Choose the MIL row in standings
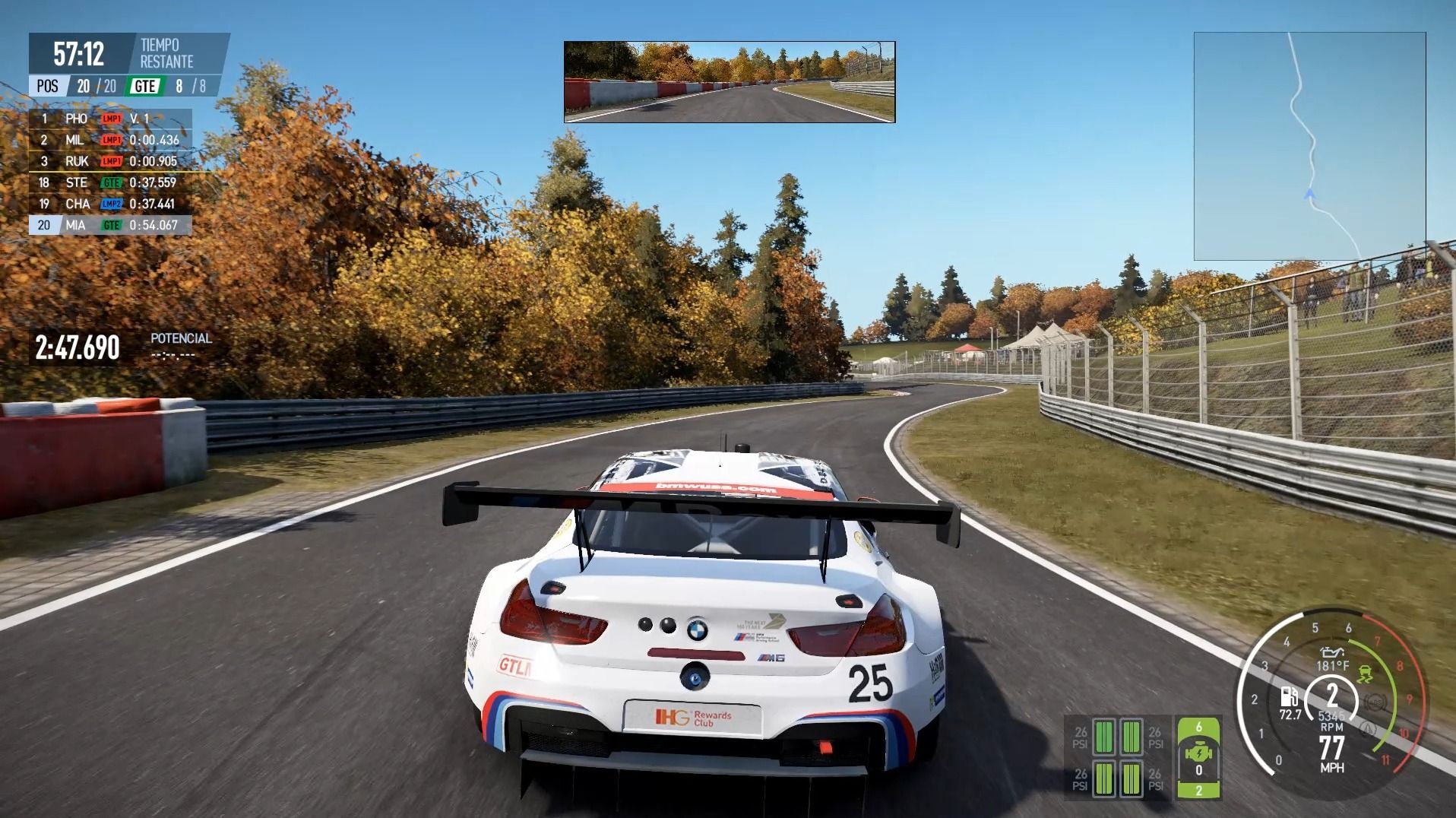The image size is (1456, 818). click(110, 140)
